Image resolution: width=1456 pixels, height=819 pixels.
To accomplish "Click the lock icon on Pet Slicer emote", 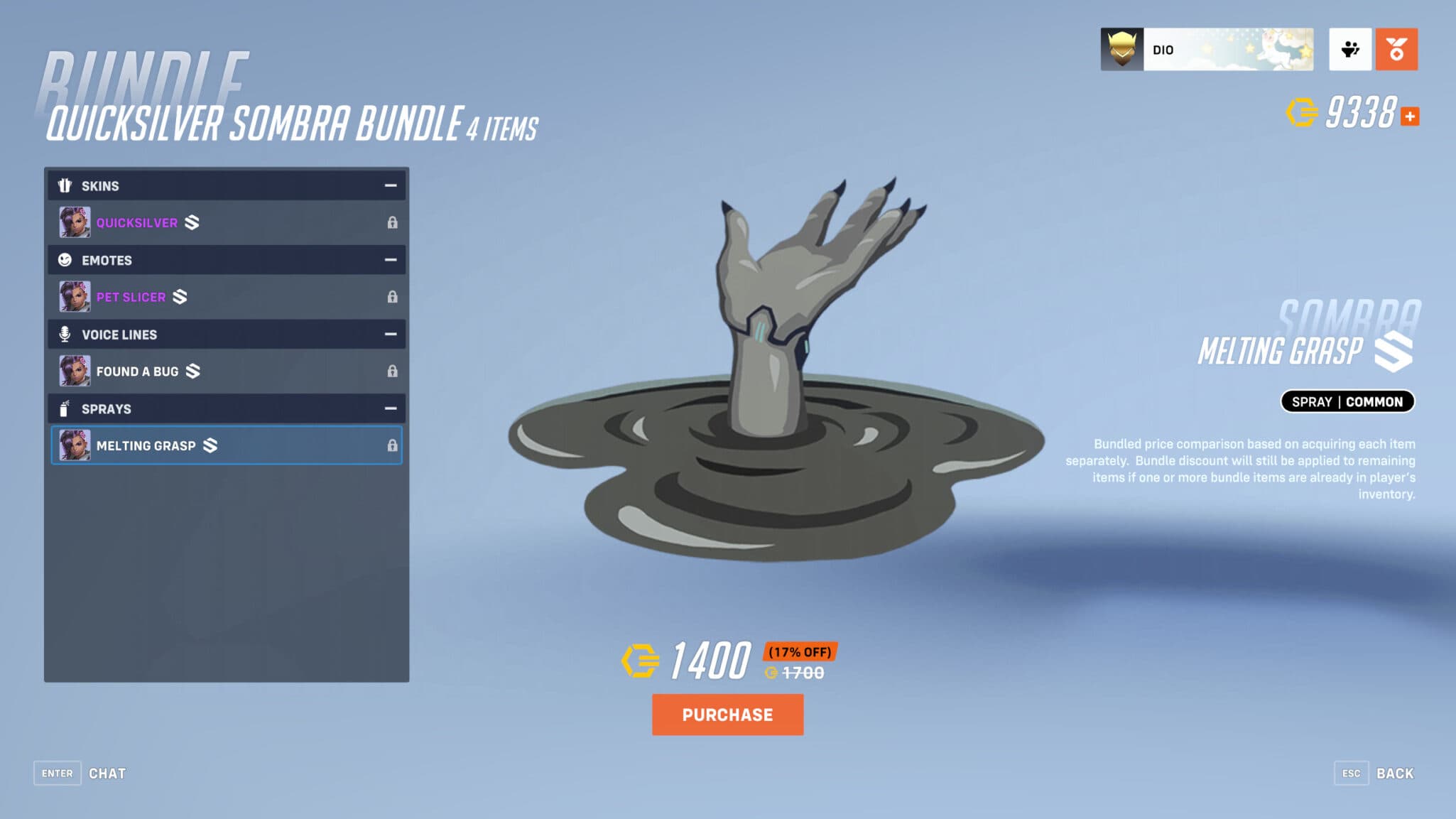I will point(393,296).
